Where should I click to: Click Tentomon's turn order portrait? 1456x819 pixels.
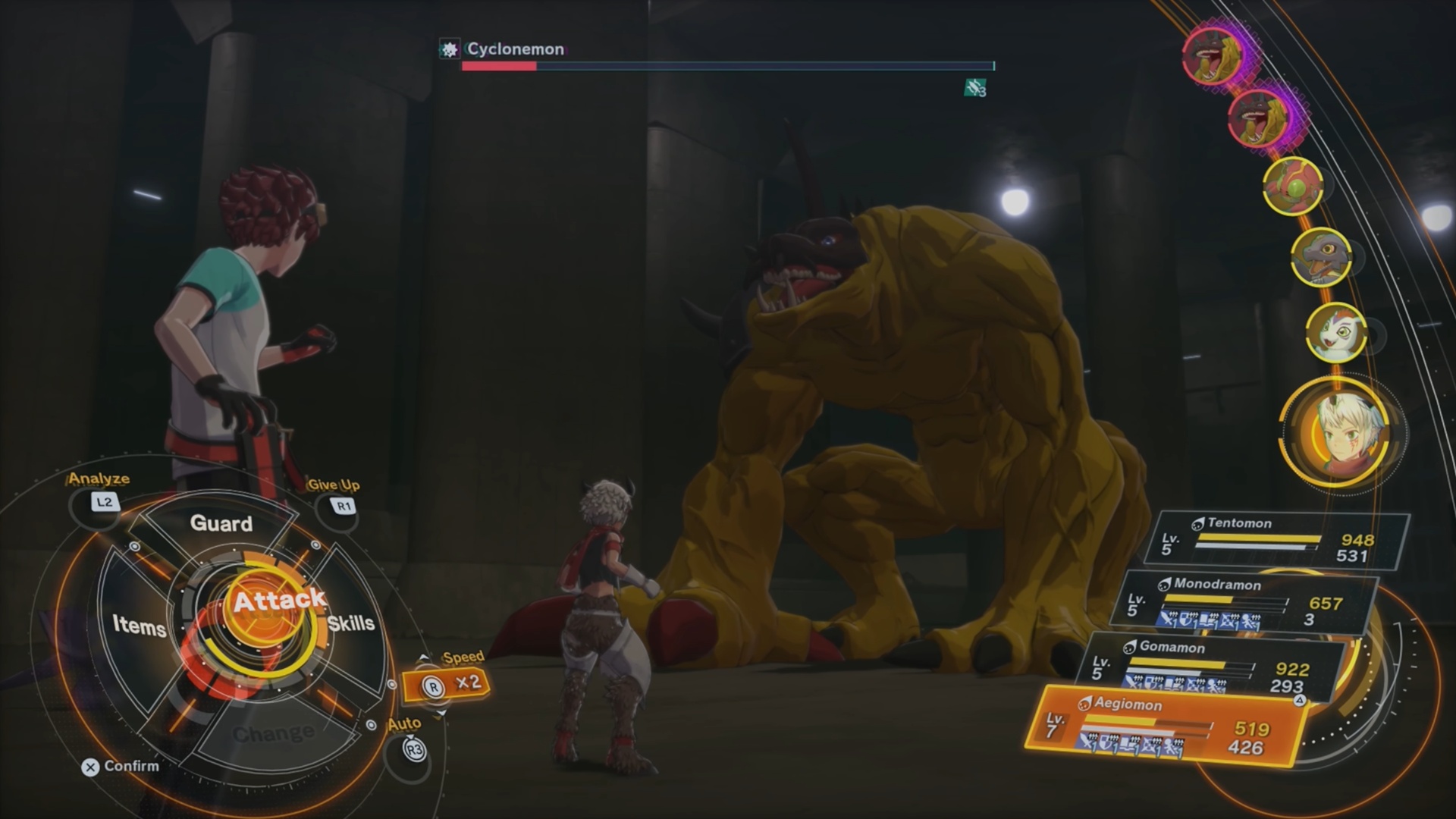click(1293, 186)
